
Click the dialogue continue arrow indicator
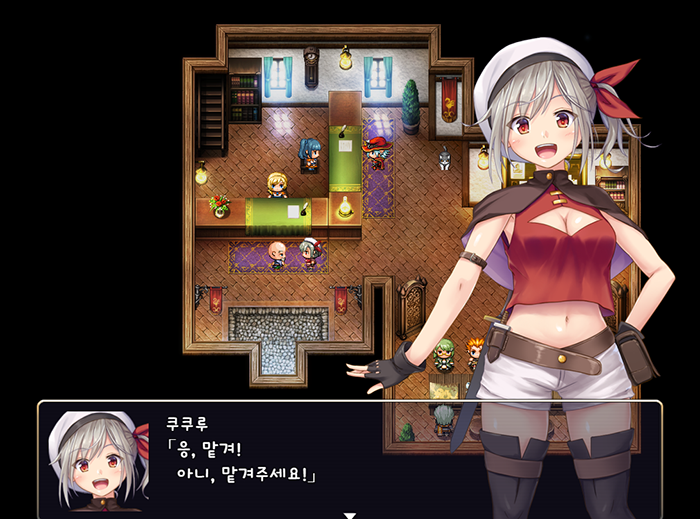[x=350, y=515]
